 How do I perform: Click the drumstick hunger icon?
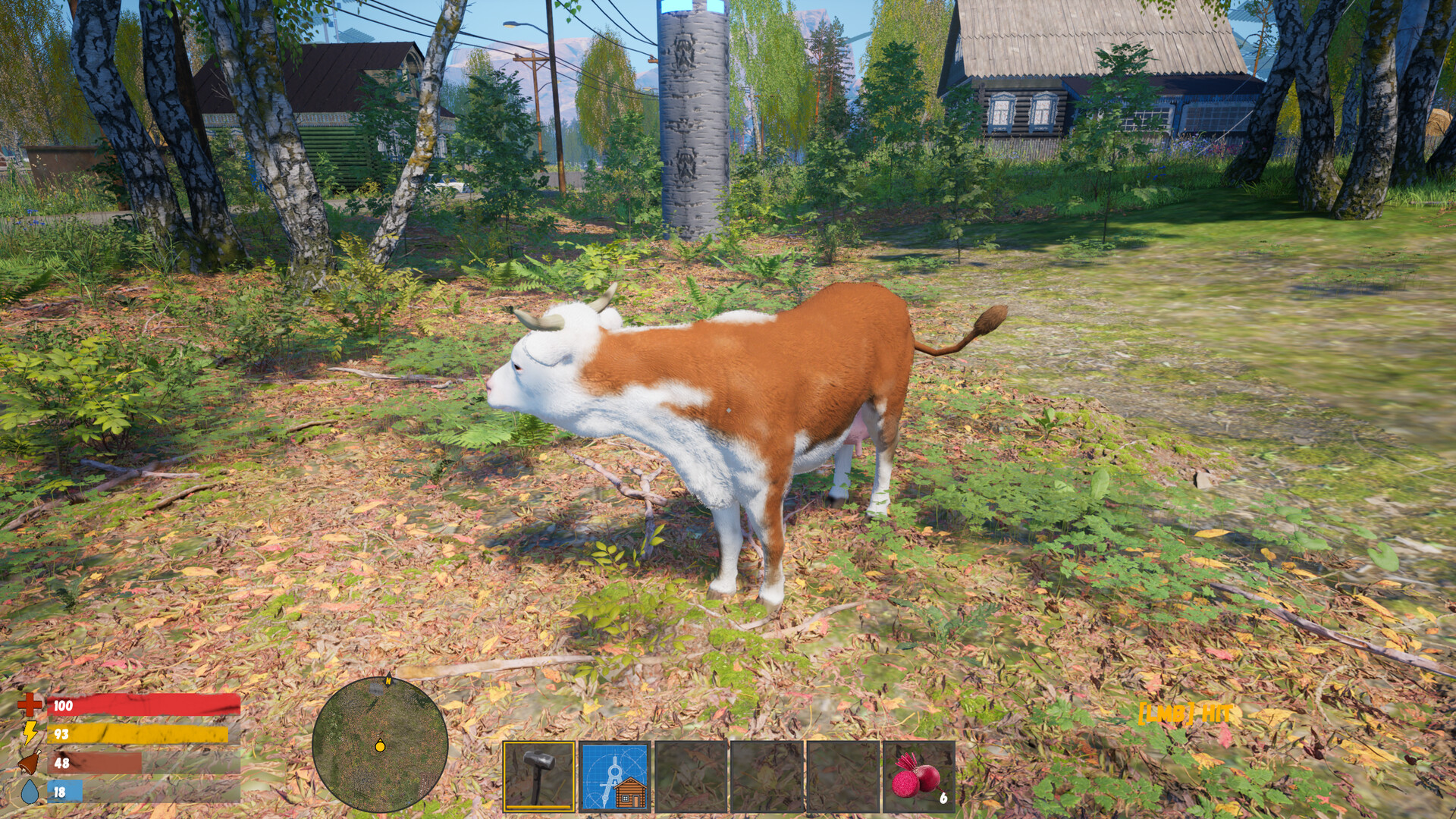point(31,762)
